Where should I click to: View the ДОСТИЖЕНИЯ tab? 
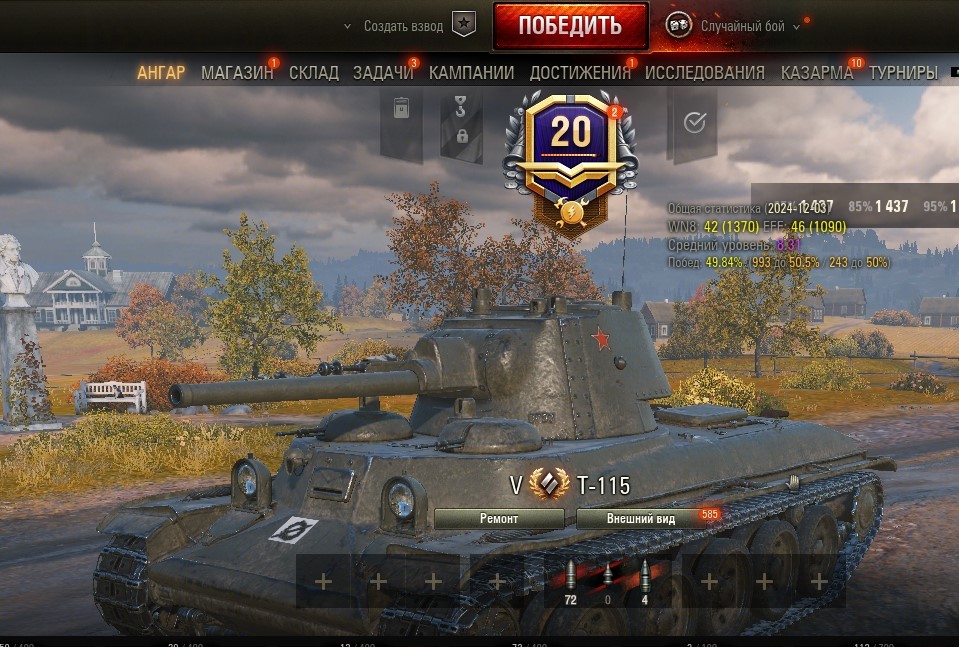(x=580, y=73)
